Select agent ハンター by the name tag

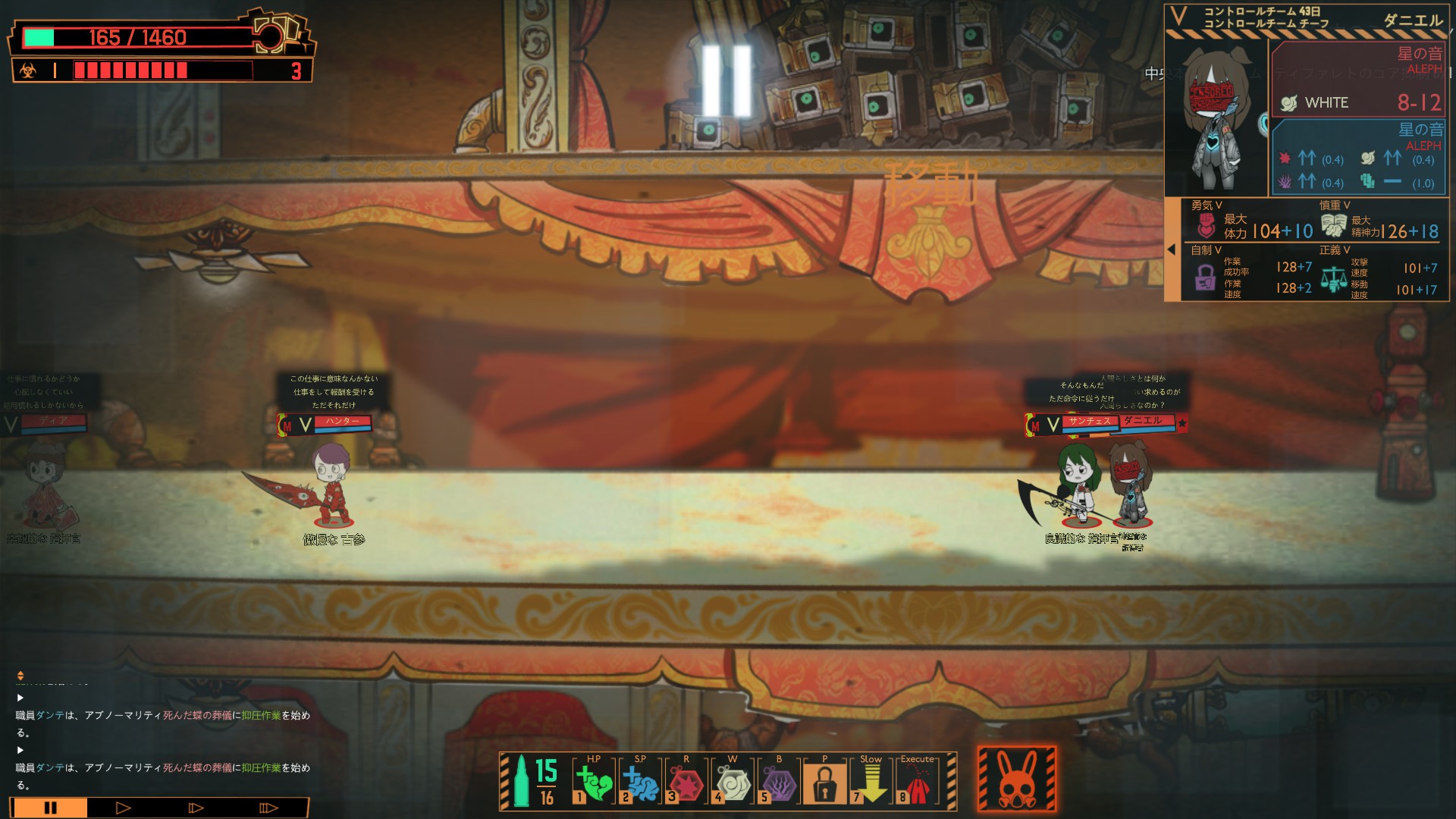(x=342, y=422)
